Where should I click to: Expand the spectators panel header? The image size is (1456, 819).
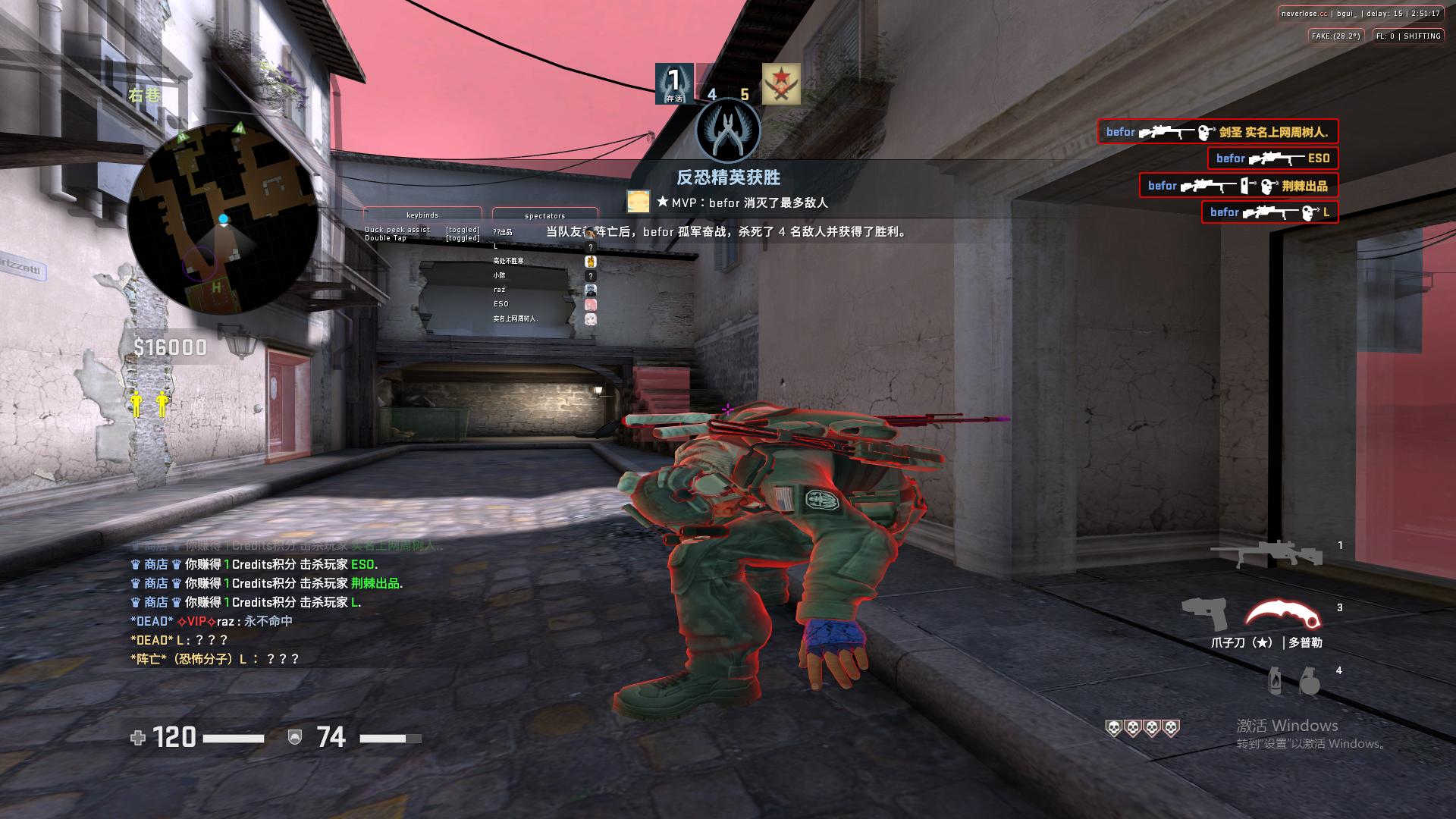click(x=544, y=215)
